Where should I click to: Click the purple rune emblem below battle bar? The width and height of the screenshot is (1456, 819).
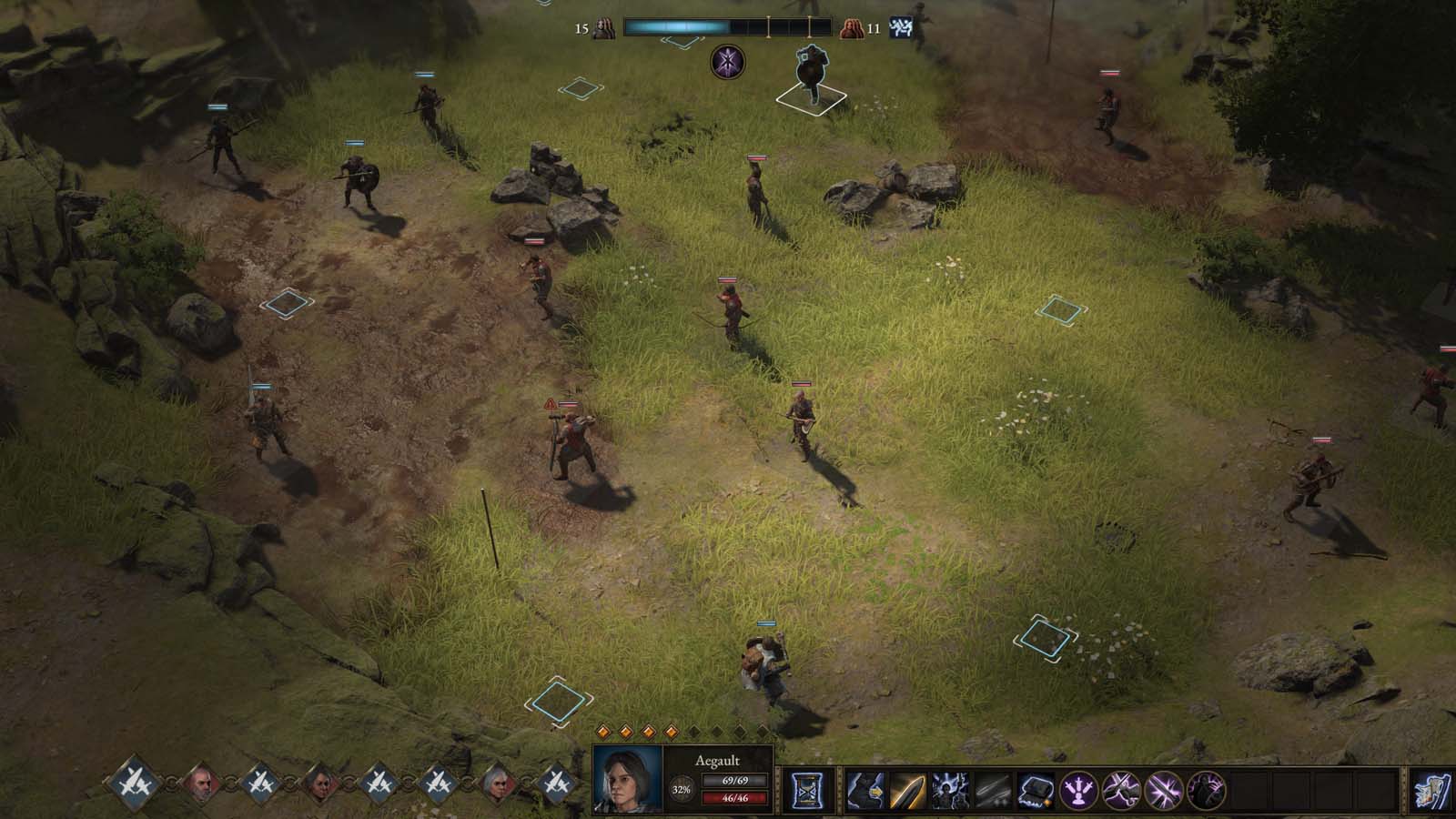pyautogui.click(x=726, y=64)
